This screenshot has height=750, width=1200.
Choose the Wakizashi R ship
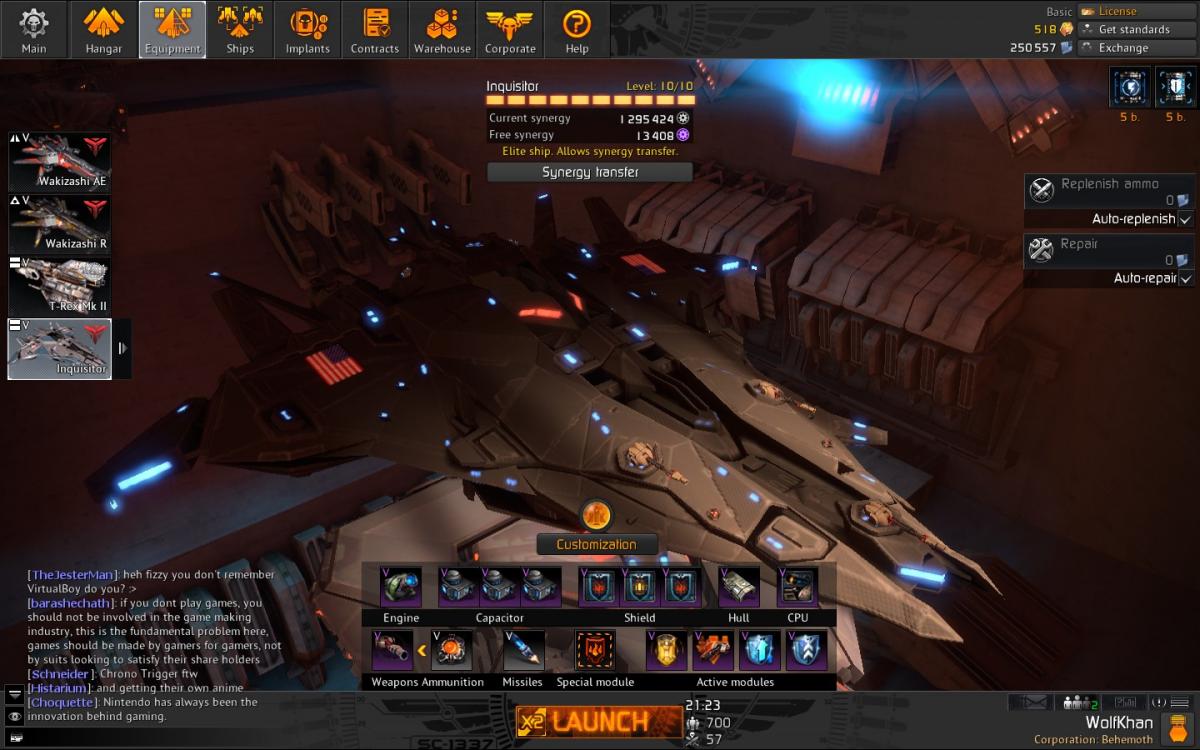[60, 224]
